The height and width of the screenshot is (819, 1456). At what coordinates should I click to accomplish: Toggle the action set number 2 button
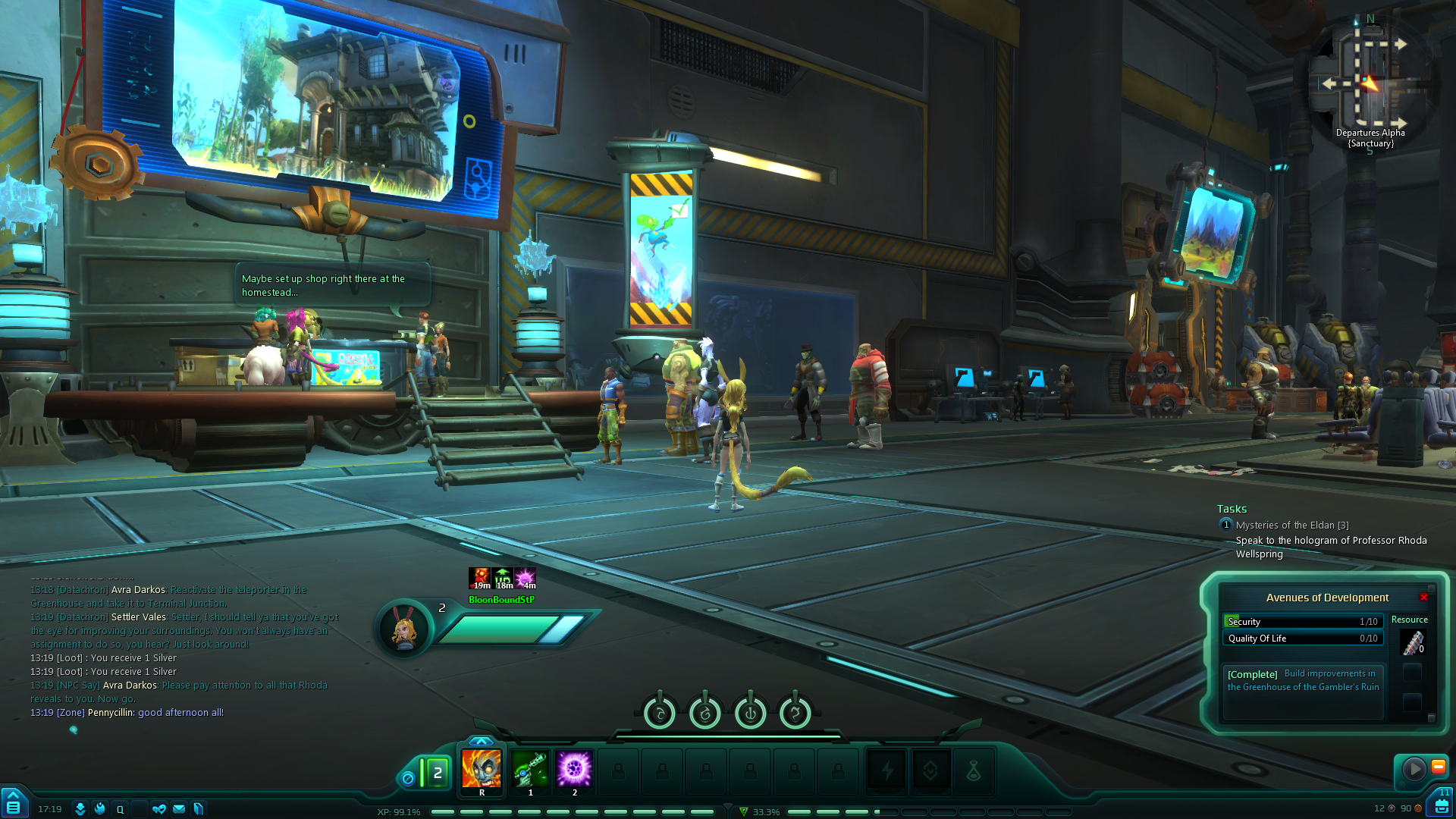point(437,773)
